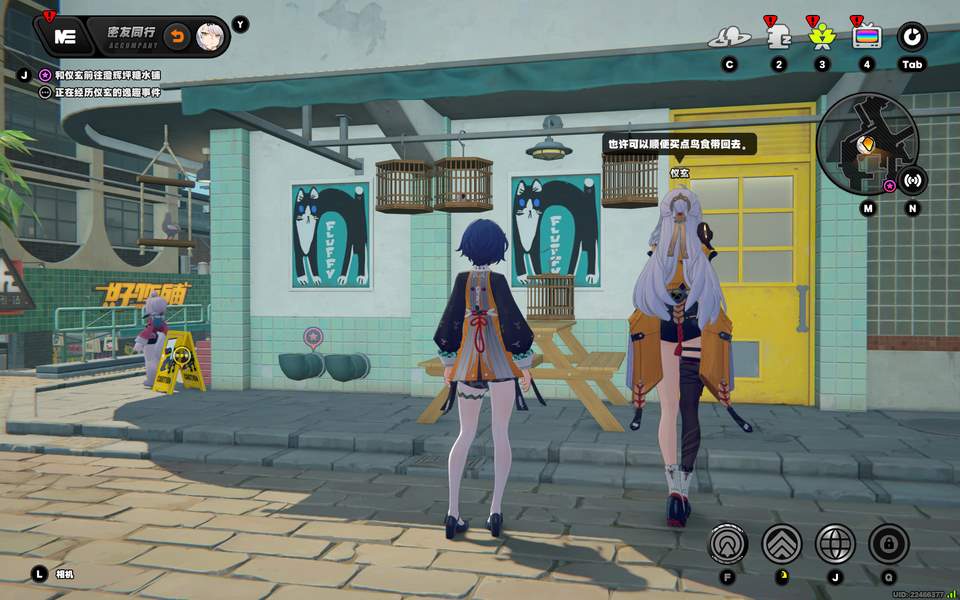Viewport: 960px width, 600px height.
Task: Open the circular minimap
Action: click(866, 143)
